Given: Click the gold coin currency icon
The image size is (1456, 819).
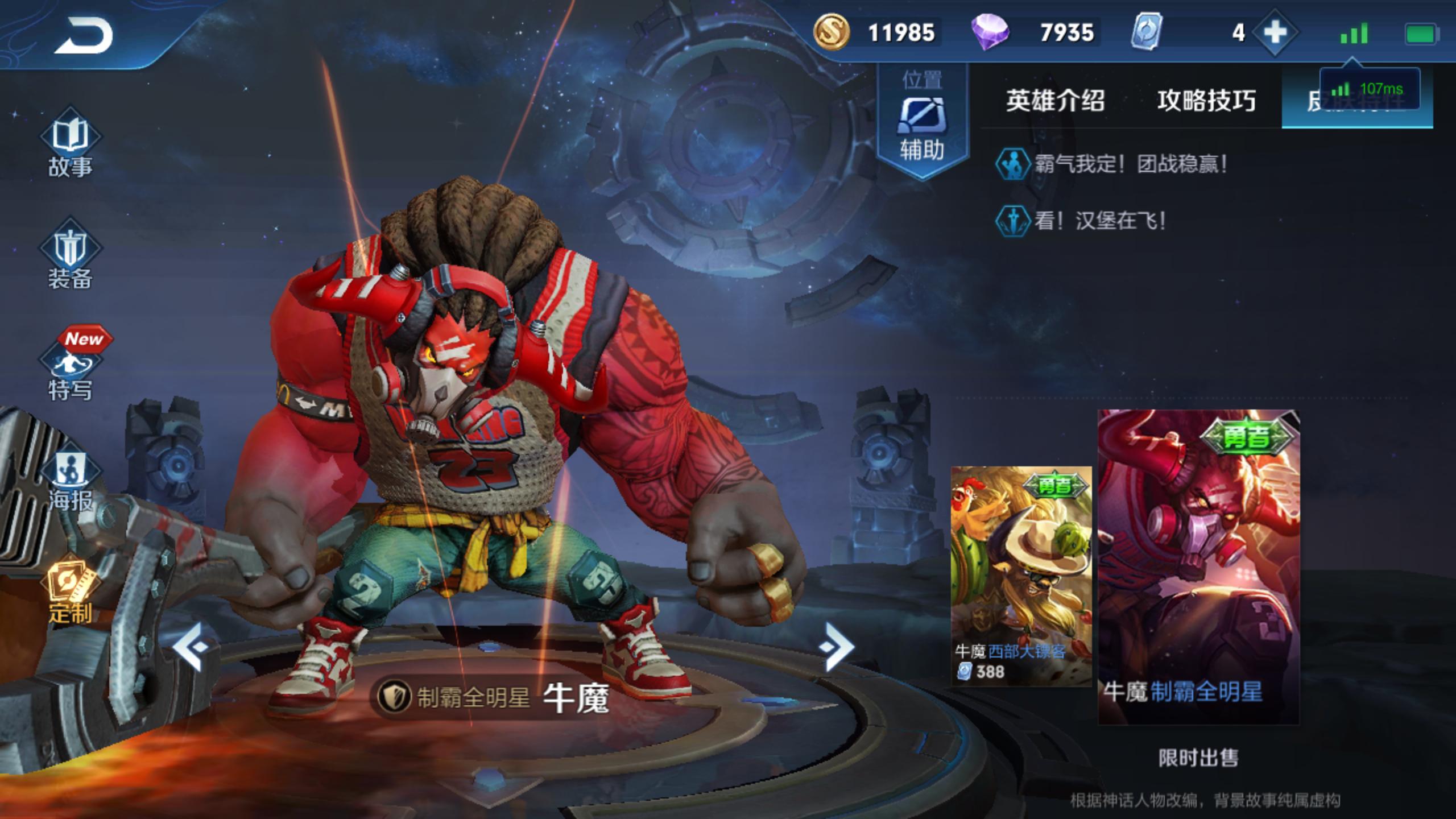Looking at the screenshot, I should pyautogui.click(x=833, y=32).
